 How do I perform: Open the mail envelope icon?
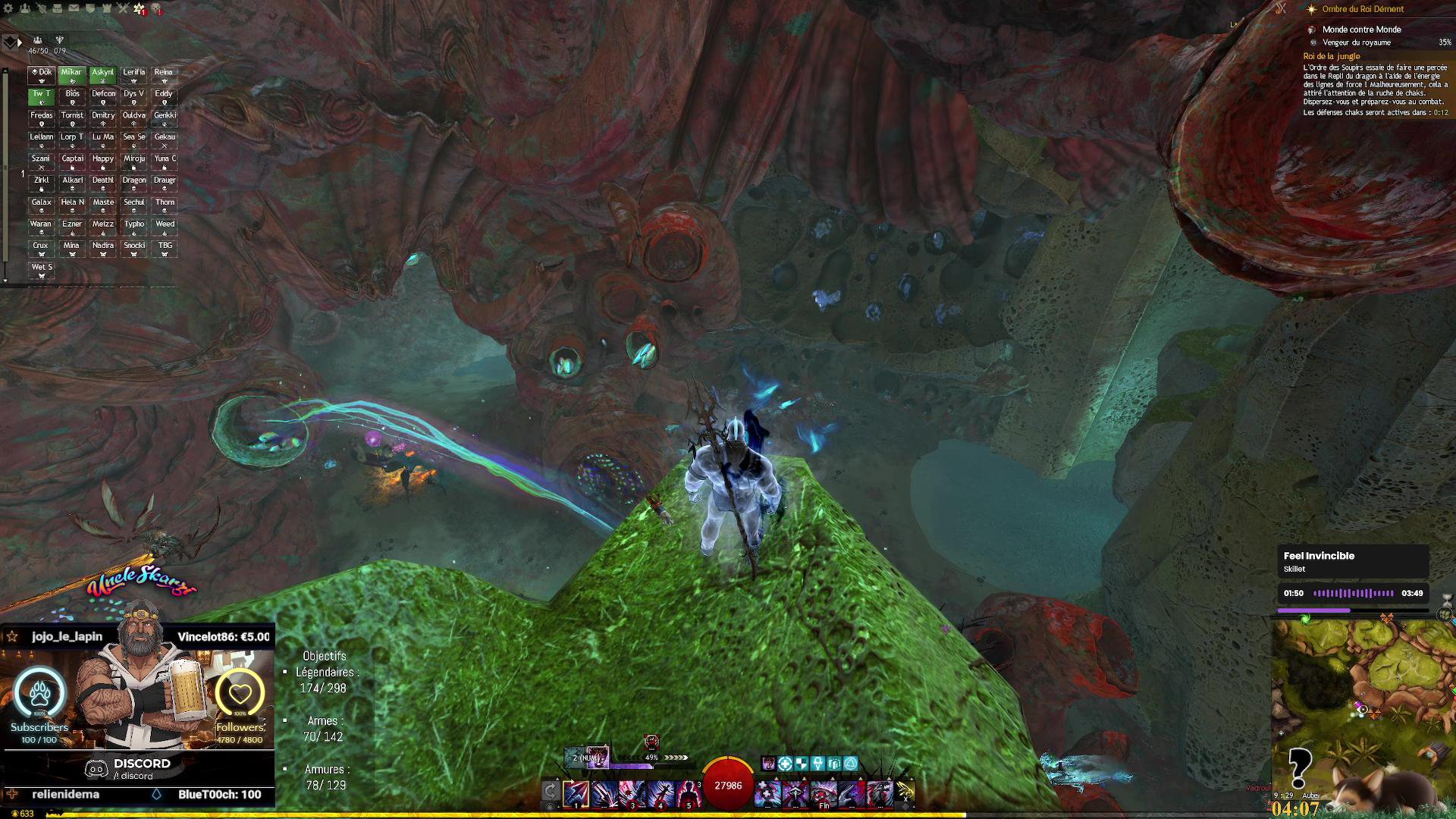coord(74,9)
